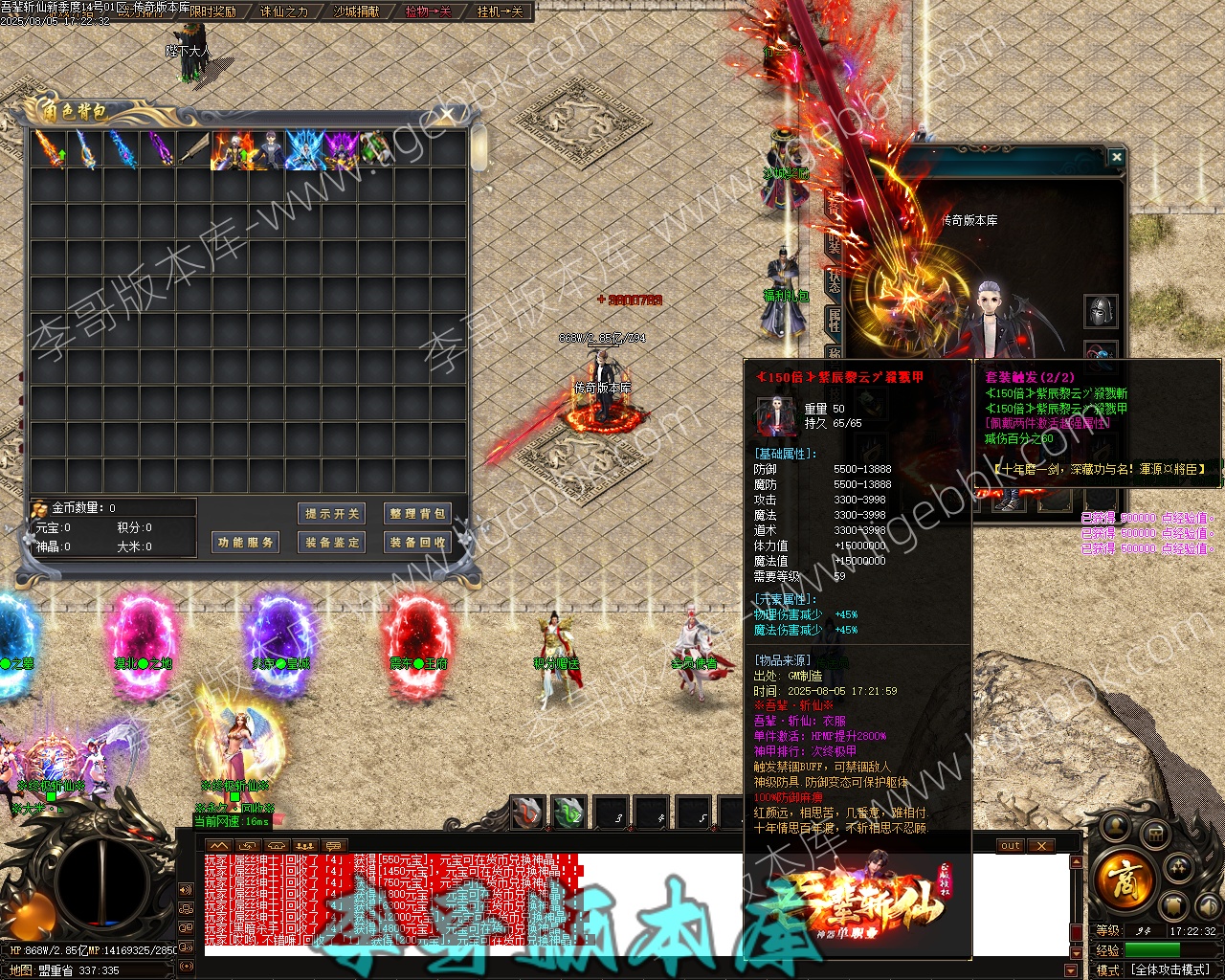
Task: Open the 功能服务 button
Action: pyautogui.click(x=246, y=543)
